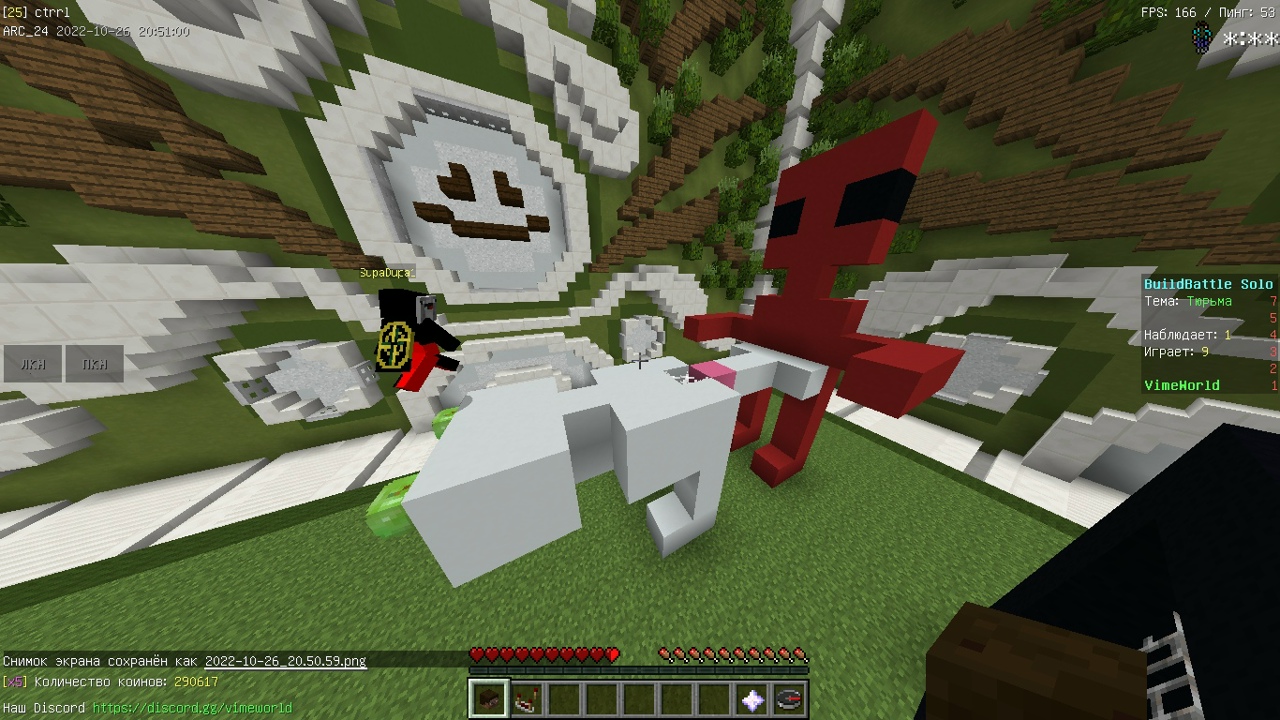This screenshot has height=720, width=1280.
Task: Select the cake item in the hotbar
Action: click(x=525, y=699)
